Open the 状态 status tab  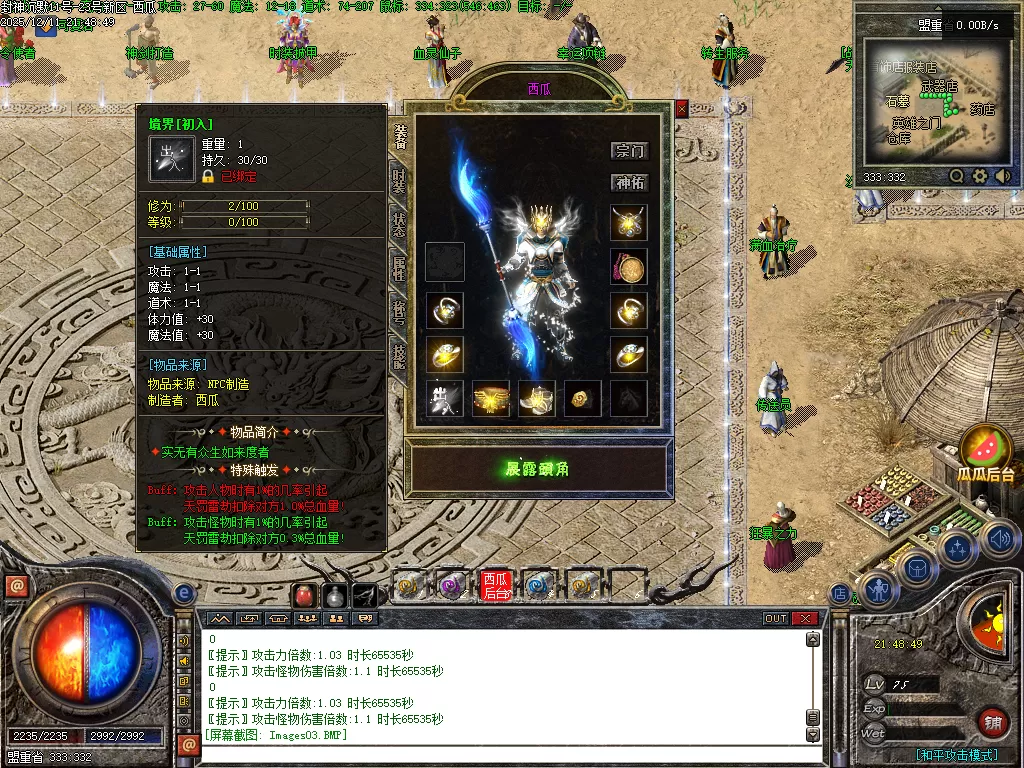398,224
